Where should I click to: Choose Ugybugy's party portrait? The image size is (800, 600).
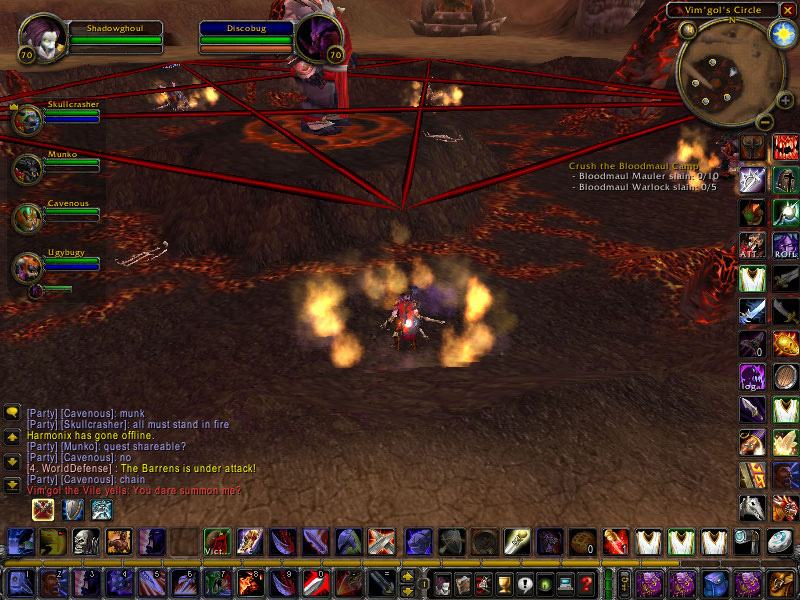(x=27, y=267)
